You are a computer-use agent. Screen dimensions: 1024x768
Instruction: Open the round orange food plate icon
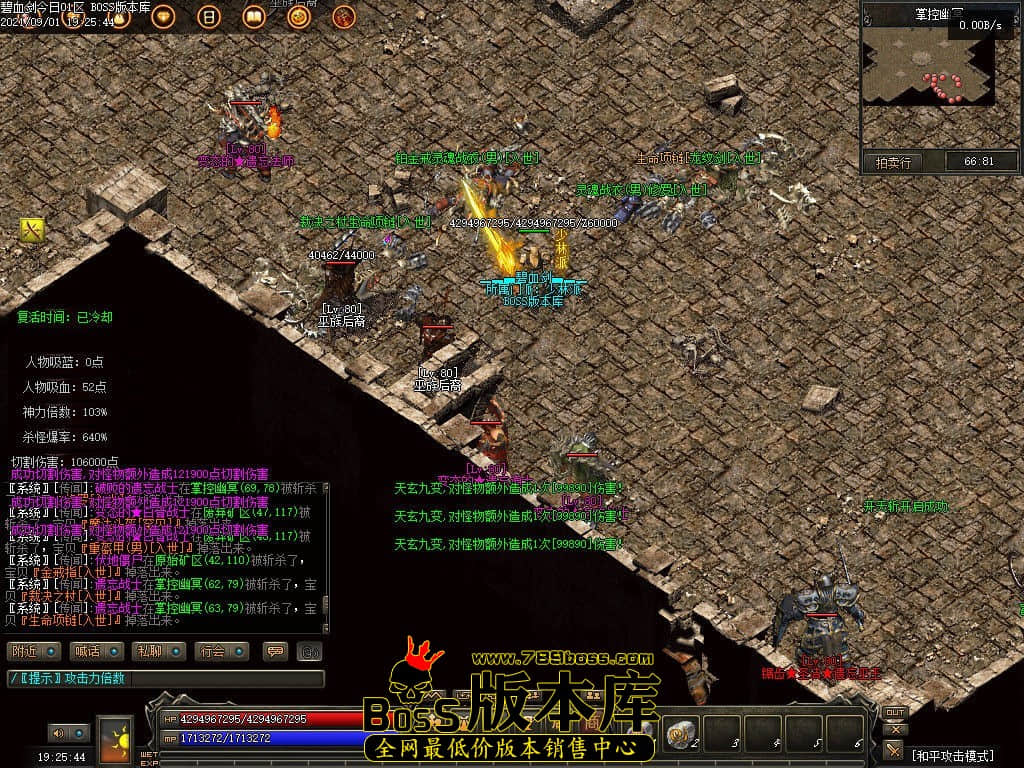pos(298,17)
